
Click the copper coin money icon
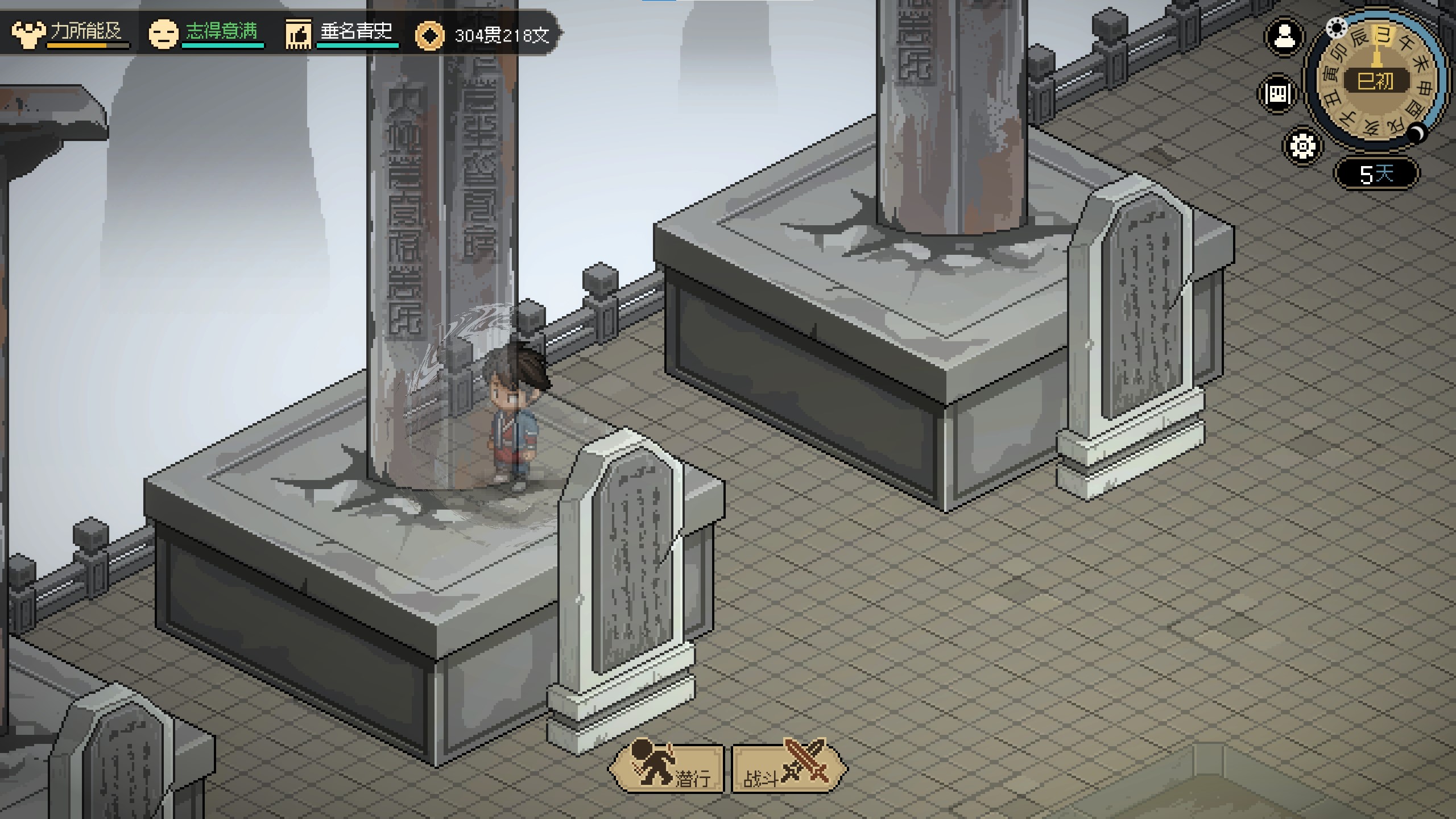429,36
